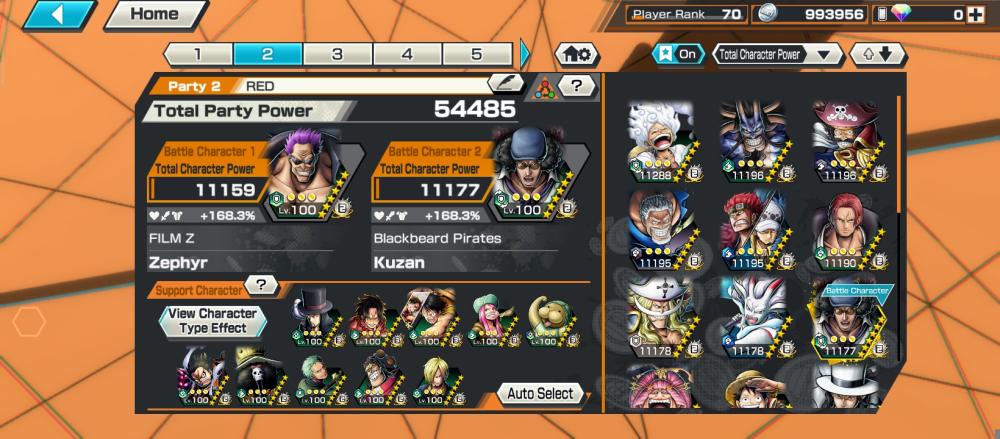Choose party tab 5

[477, 54]
